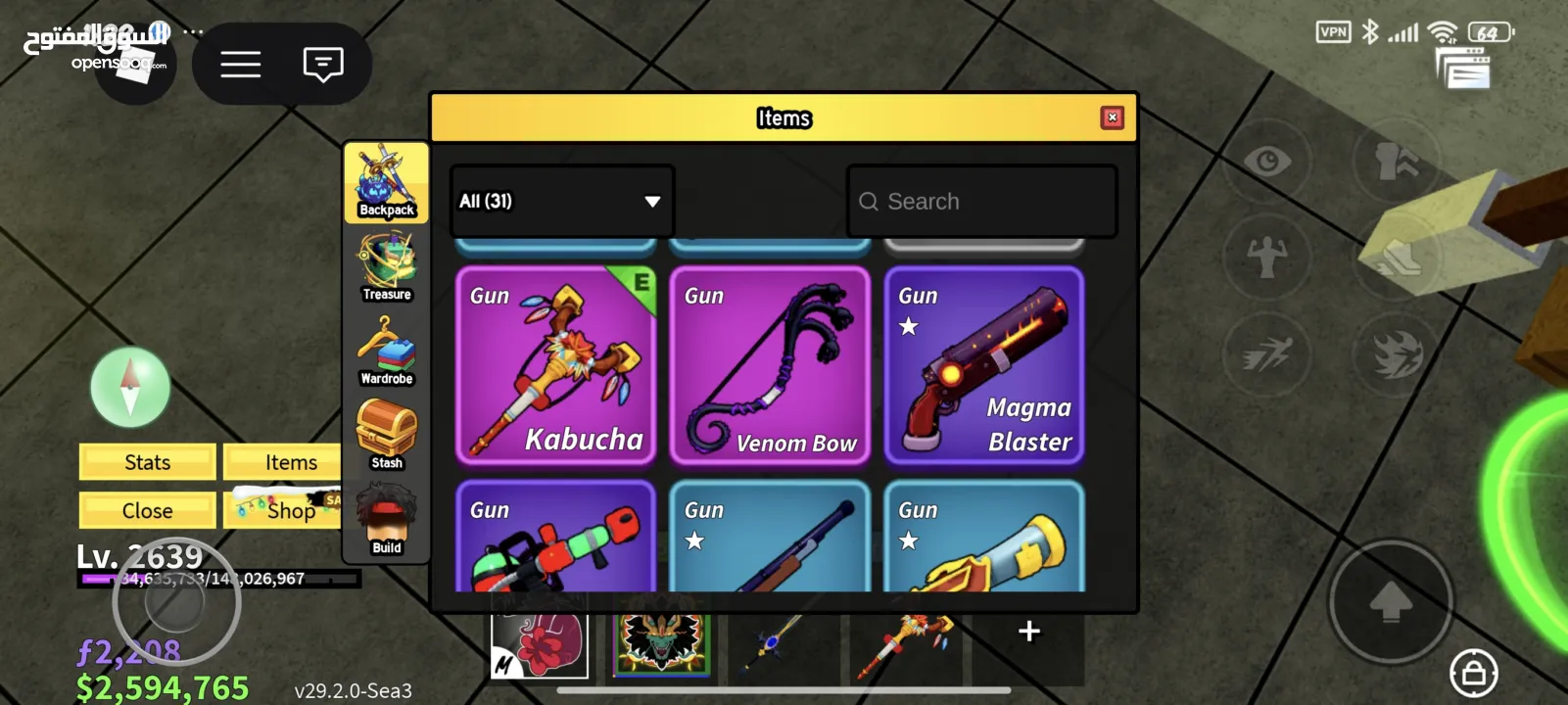
Task: Open the Stats menu
Action: pyautogui.click(x=148, y=462)
